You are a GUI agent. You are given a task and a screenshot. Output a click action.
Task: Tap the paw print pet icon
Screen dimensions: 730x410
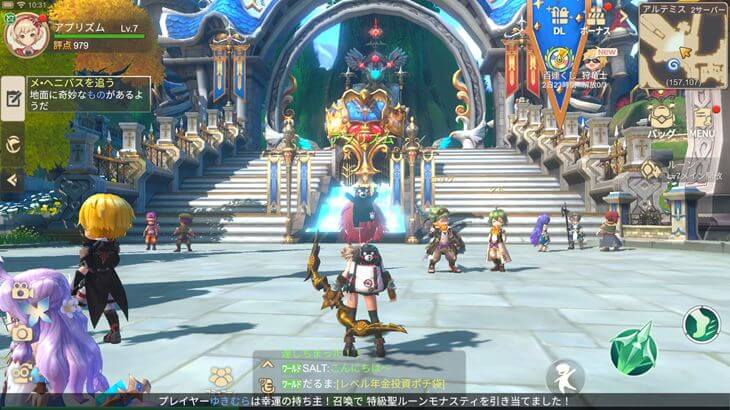[x=222, y=377]
